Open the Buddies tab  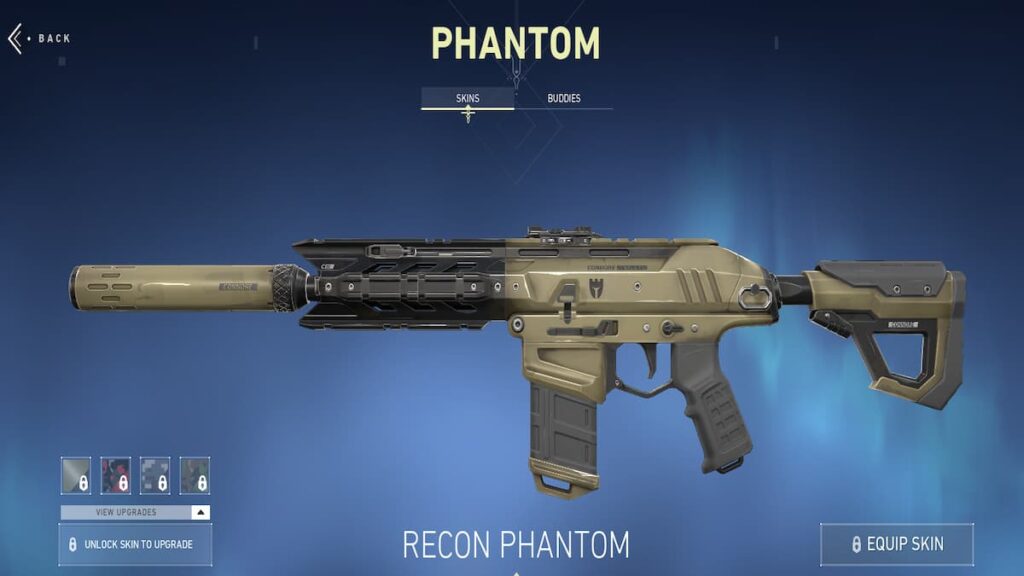tap(564, 98)
